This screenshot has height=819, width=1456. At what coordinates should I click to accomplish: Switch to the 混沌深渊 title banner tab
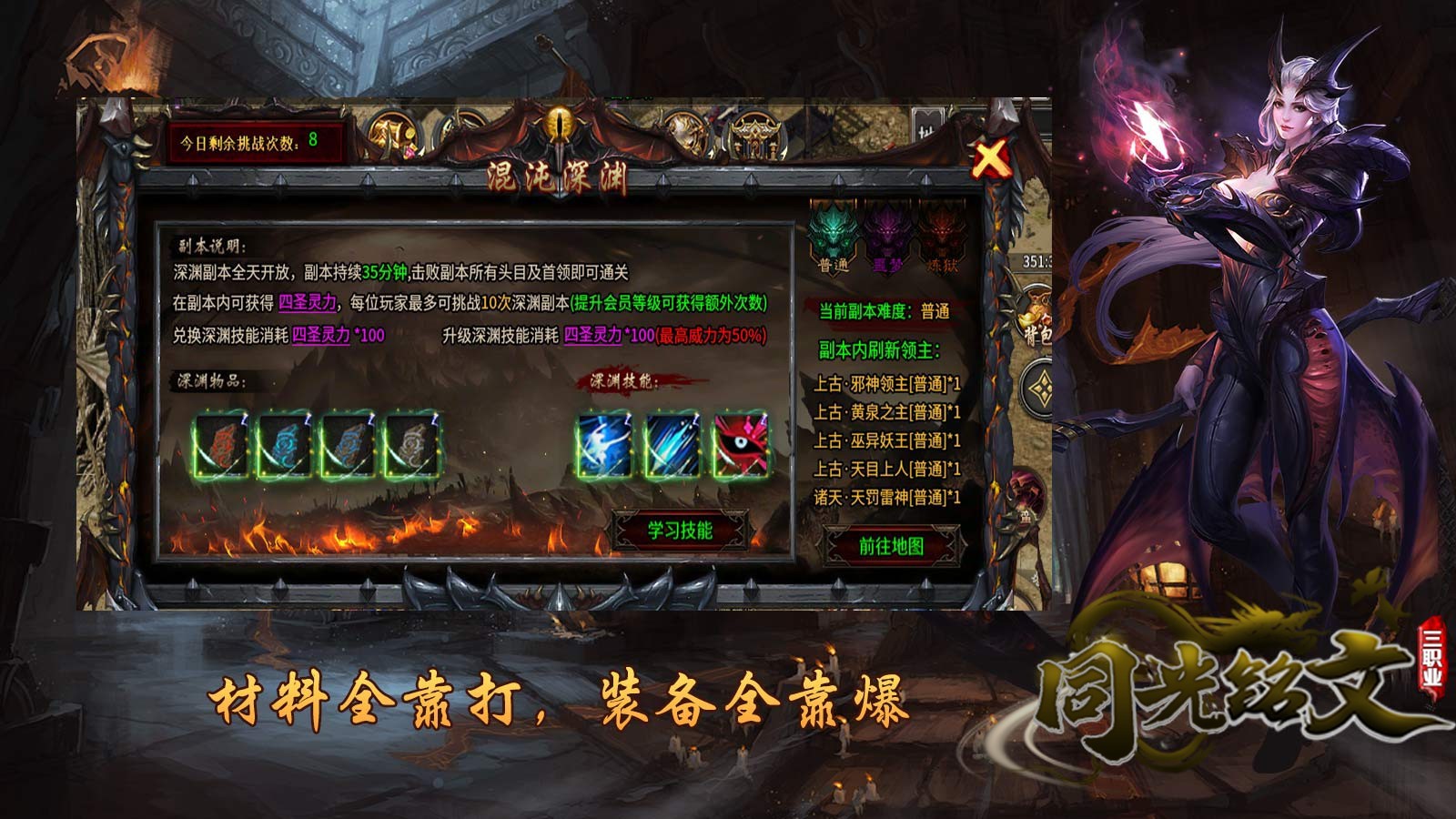click(x=558, y=177)
